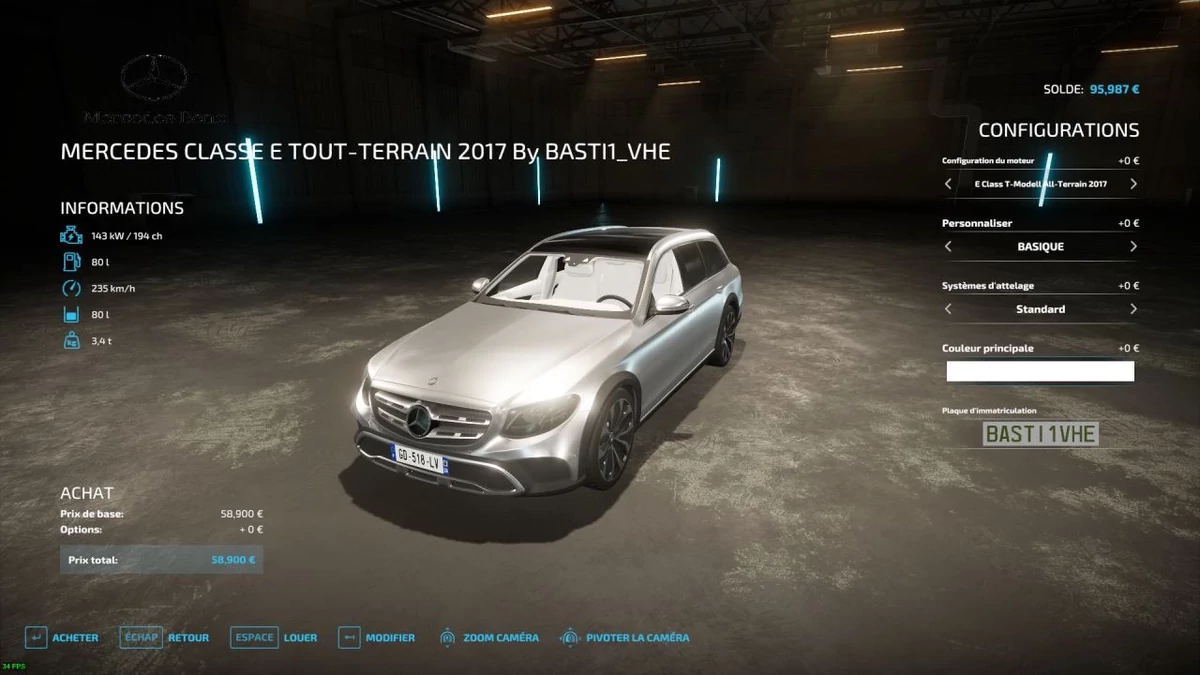Click the Modifier button
1200x675 pixels.
click(377, 638)
